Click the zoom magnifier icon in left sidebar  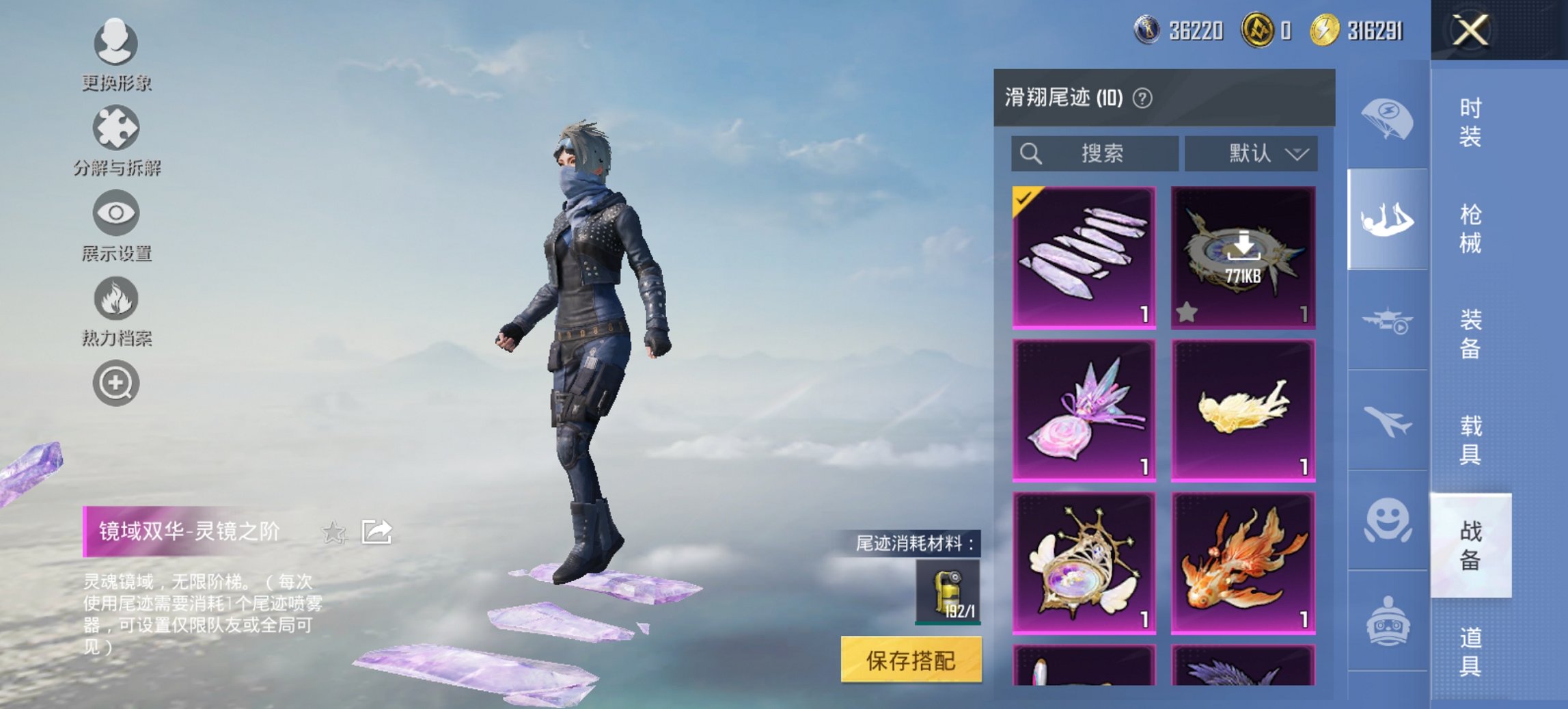point(115,383)
